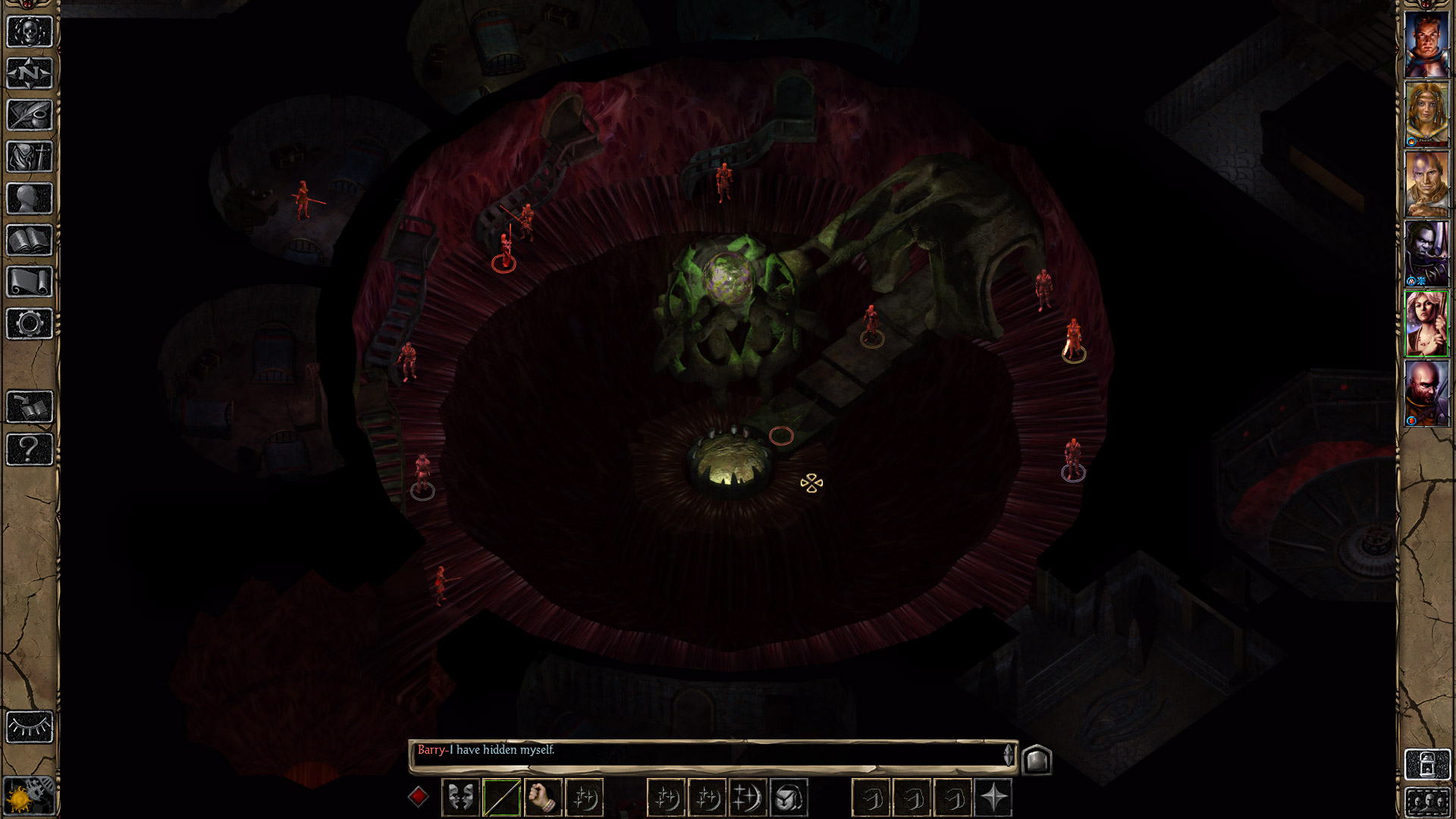Select all party members with the faces button
The width and height of the screenshot is (1456, 819).
tap(1426, 802)
